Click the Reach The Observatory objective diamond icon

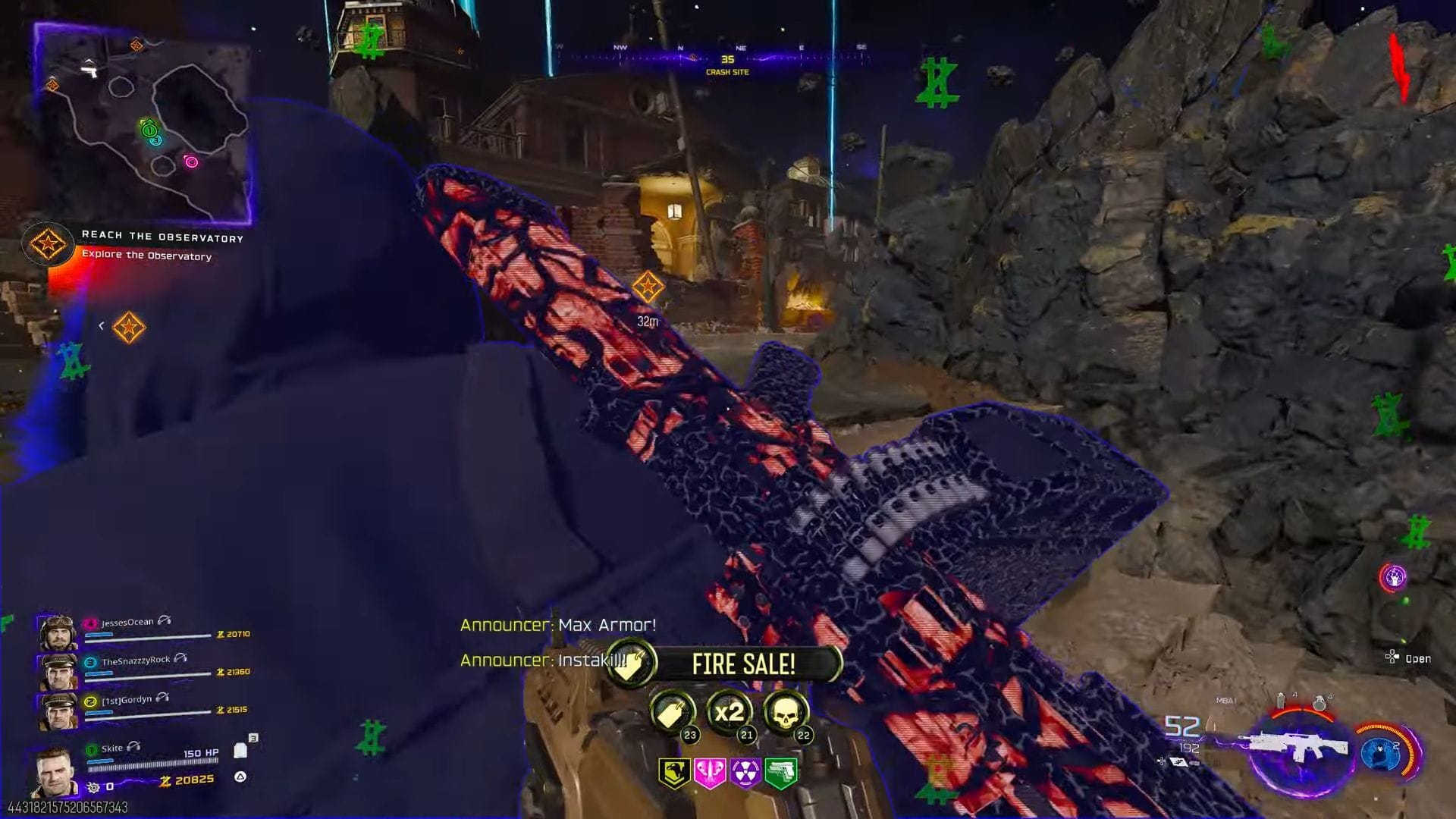49,245
